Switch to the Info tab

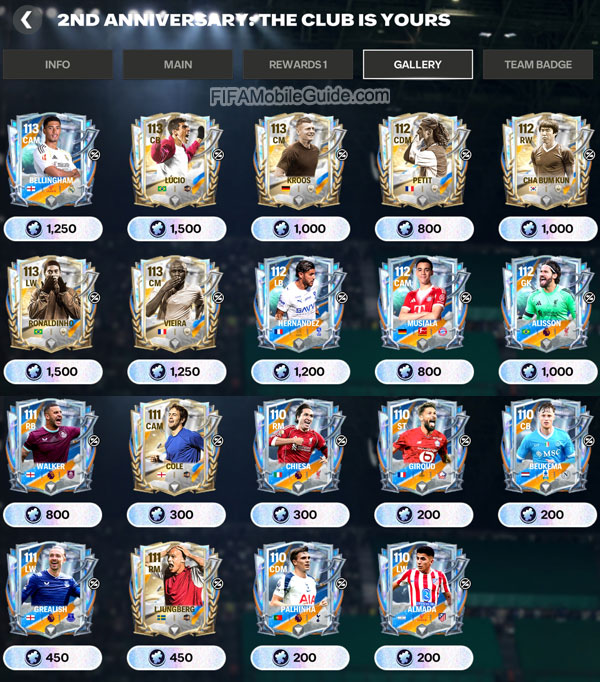click(x=57, y=65)
